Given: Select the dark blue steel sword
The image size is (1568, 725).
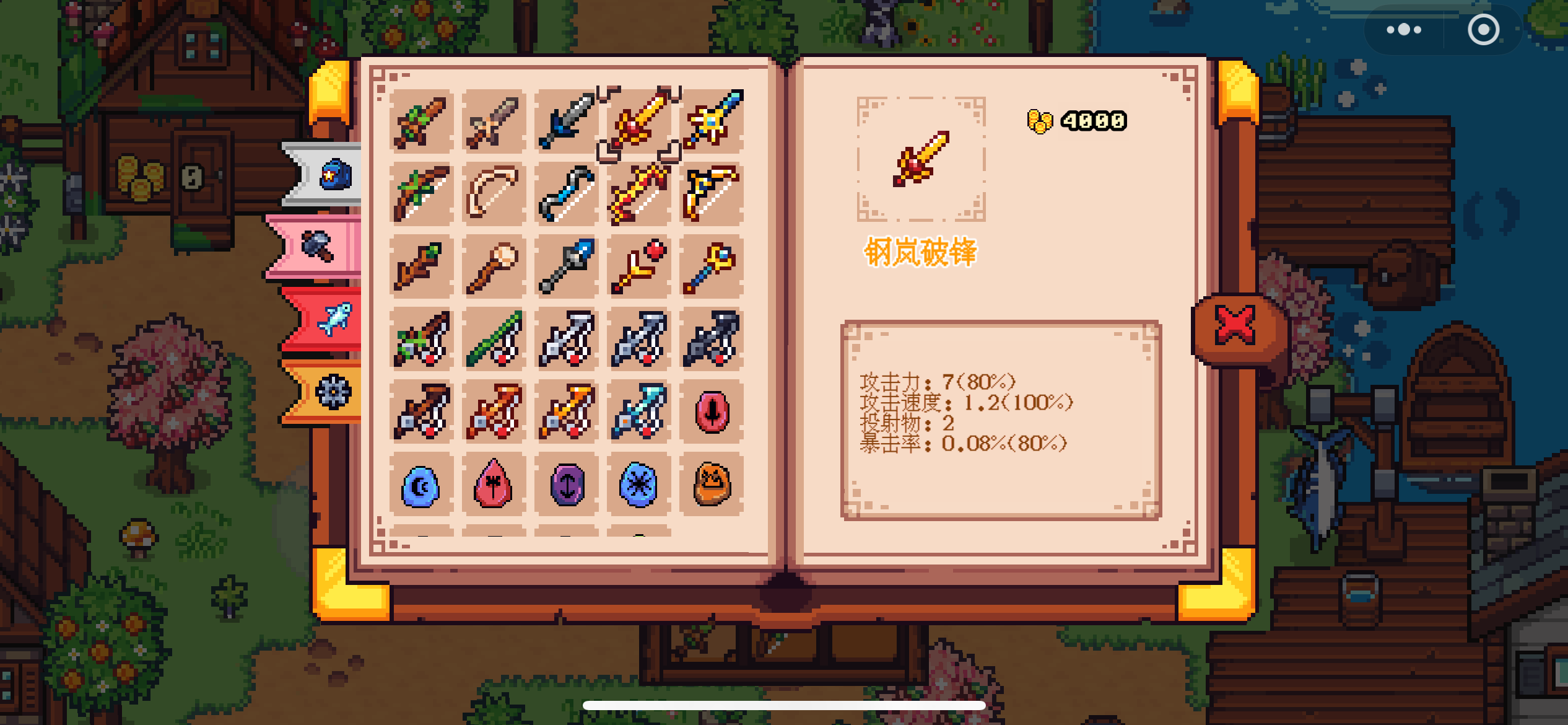Looking at the screenshot, I should [x=566, y=121].
